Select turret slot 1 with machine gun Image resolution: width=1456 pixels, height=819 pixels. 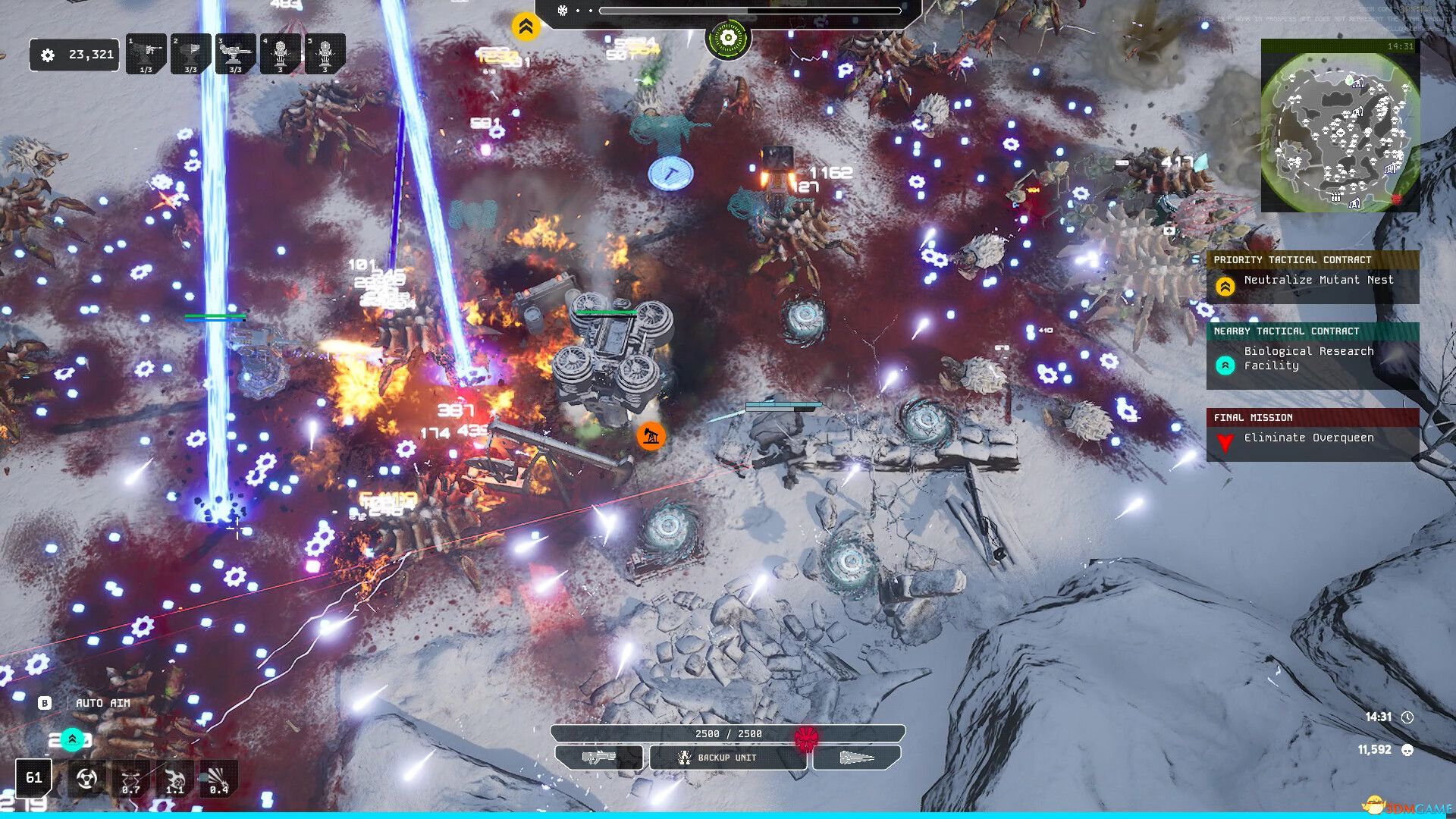[146, 54]
